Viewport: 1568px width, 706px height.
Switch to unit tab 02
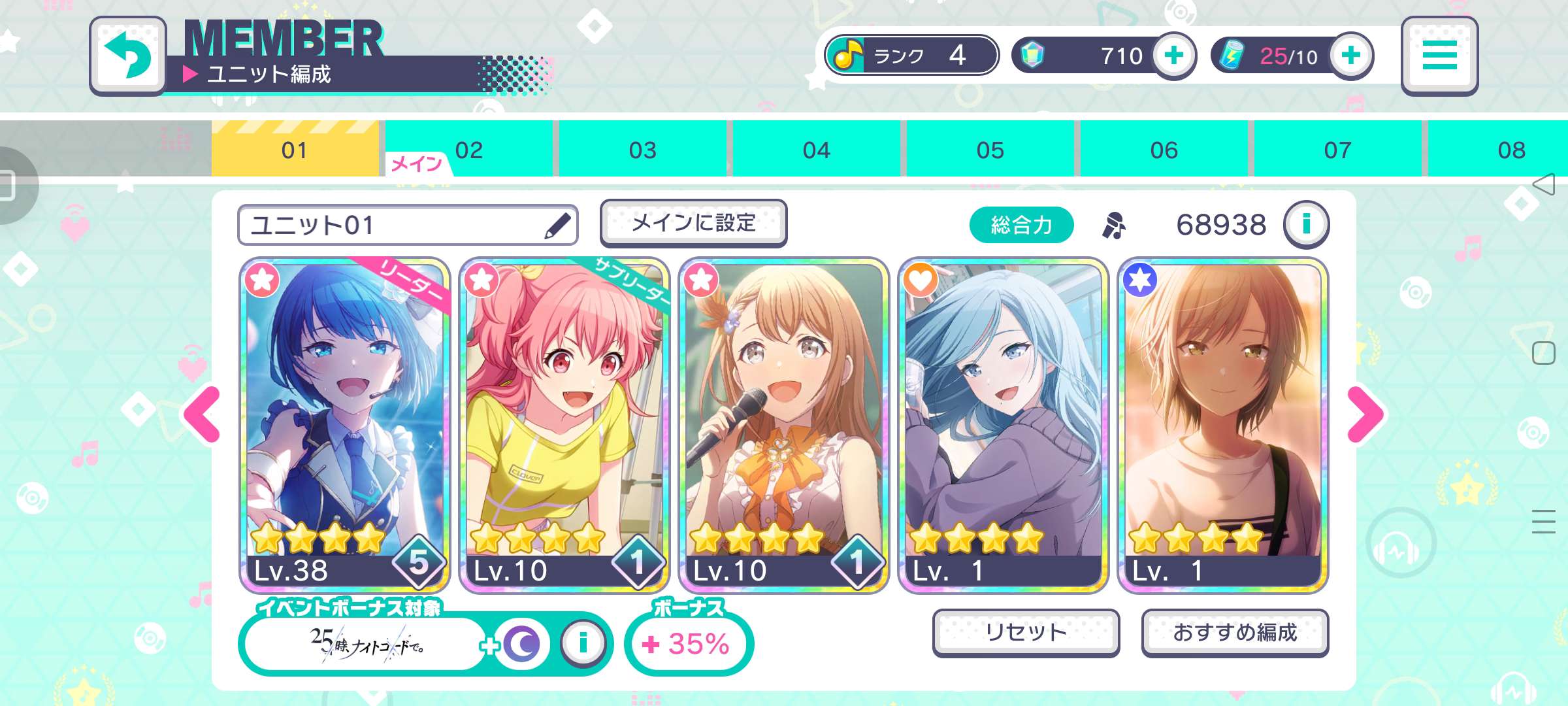(469, 150)
